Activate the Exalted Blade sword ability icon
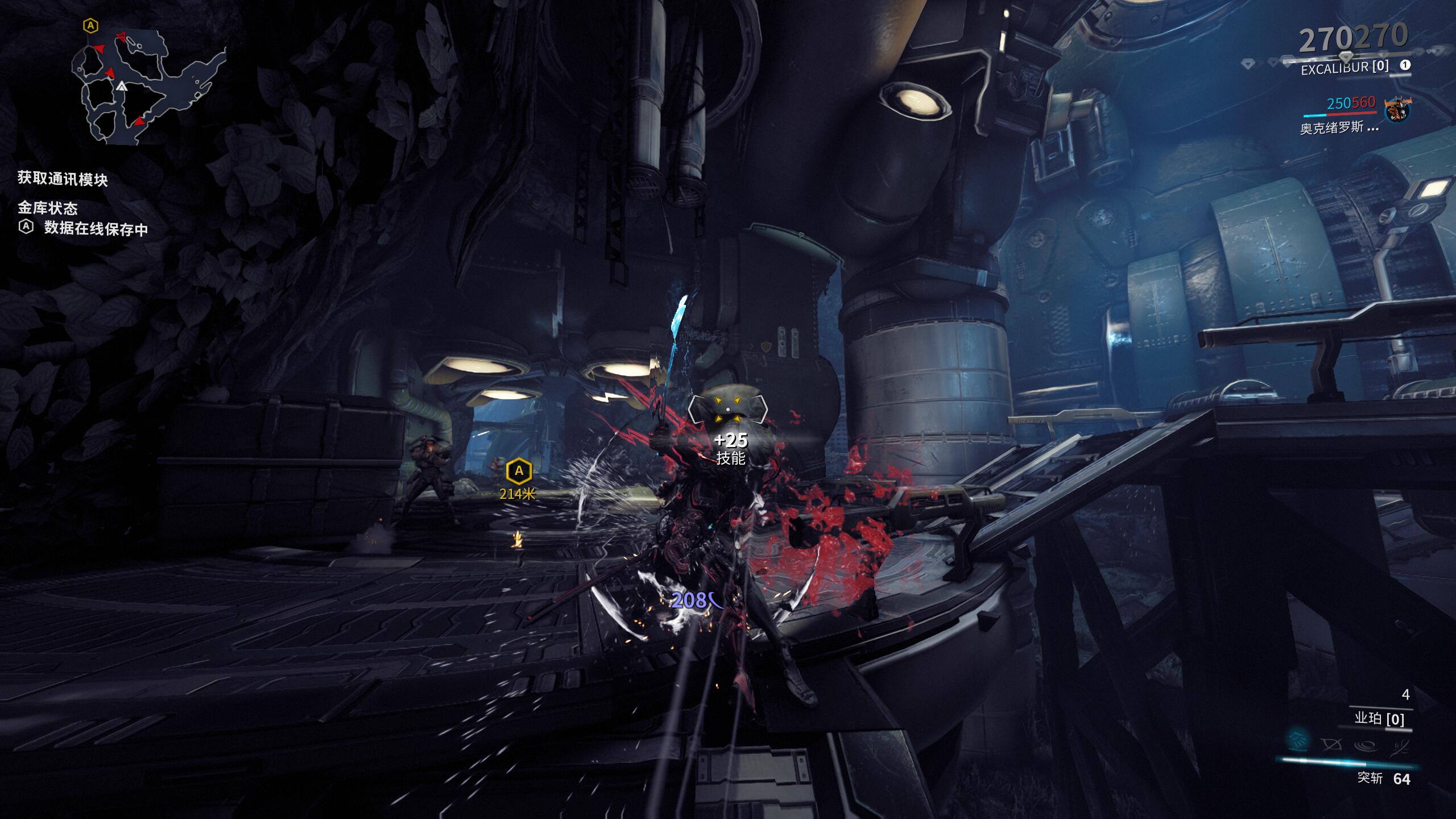Image resolution: width=1456 pixels, height=819 pixels. [1399, 744]
